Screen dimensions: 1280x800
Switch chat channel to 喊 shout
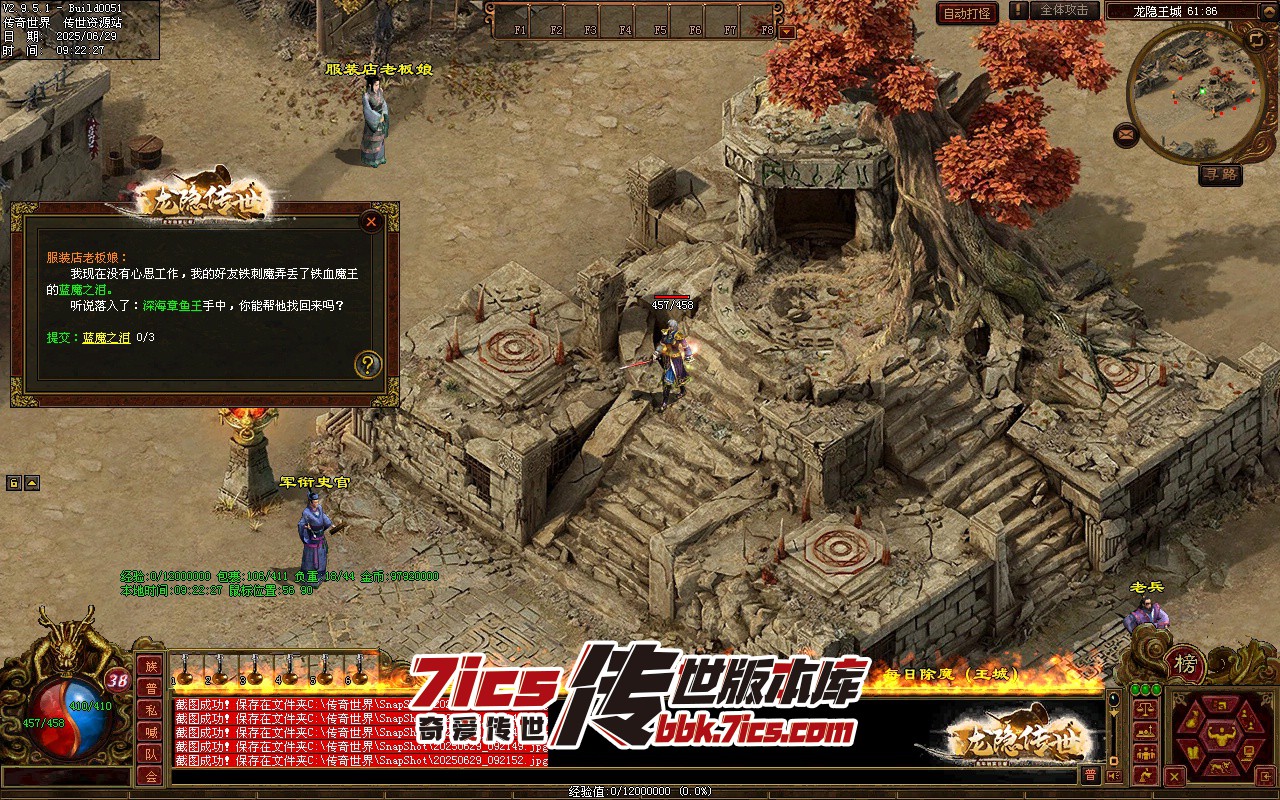pyautogui.click(x=150, y=732)
